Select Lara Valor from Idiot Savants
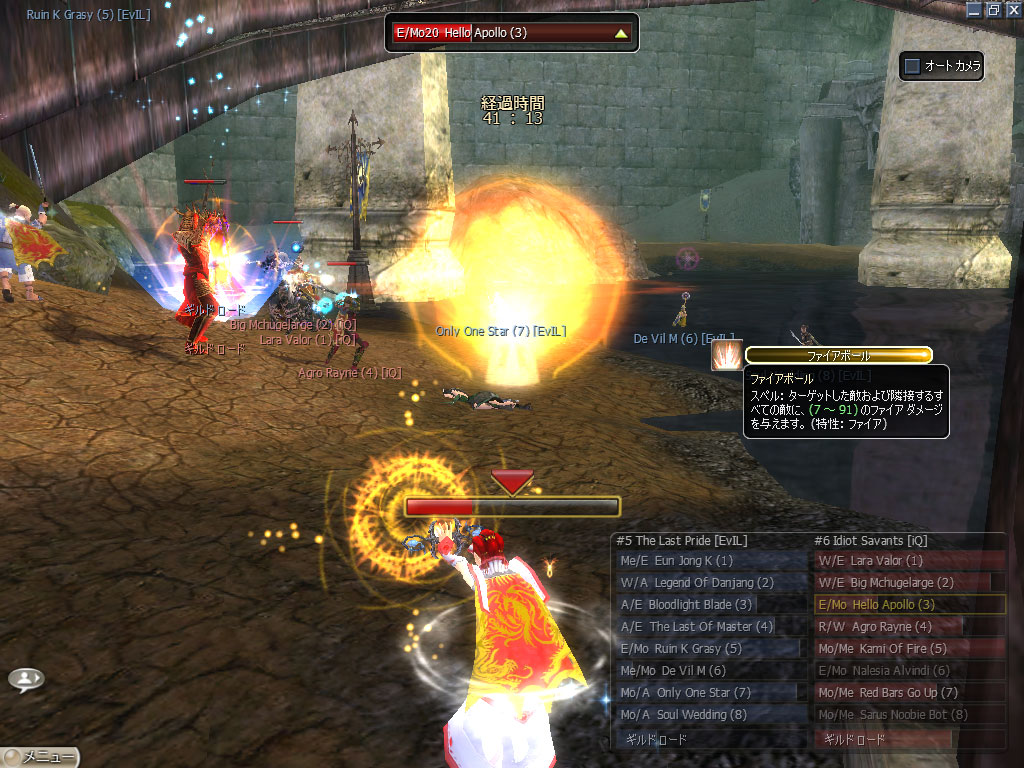The width and height of the screenshot is (1024, 768). click(x=909, y=561)
